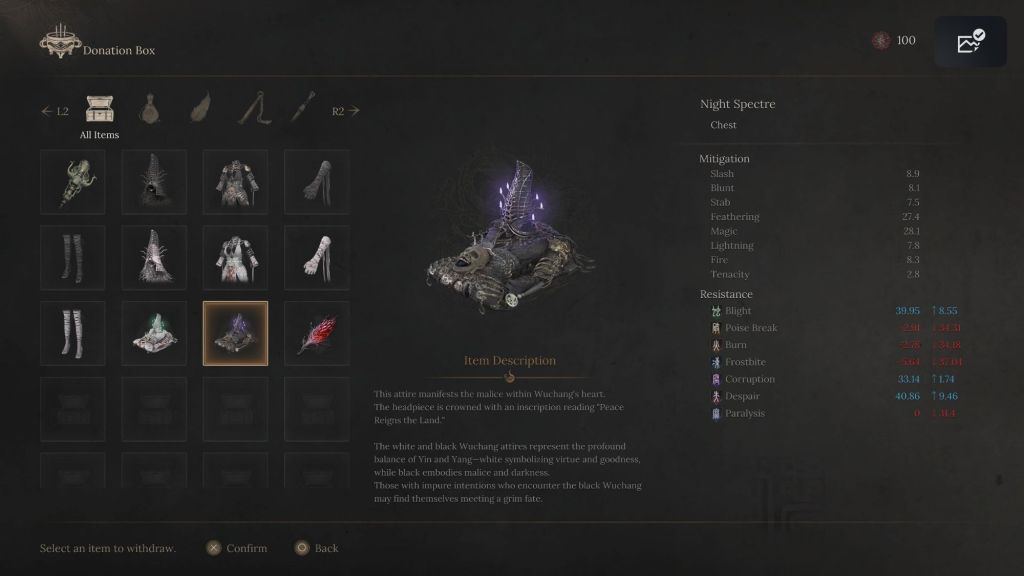Select the white leg wraps slot
The width and height of the screenshot is (1024, 576).
coord(73,333)
